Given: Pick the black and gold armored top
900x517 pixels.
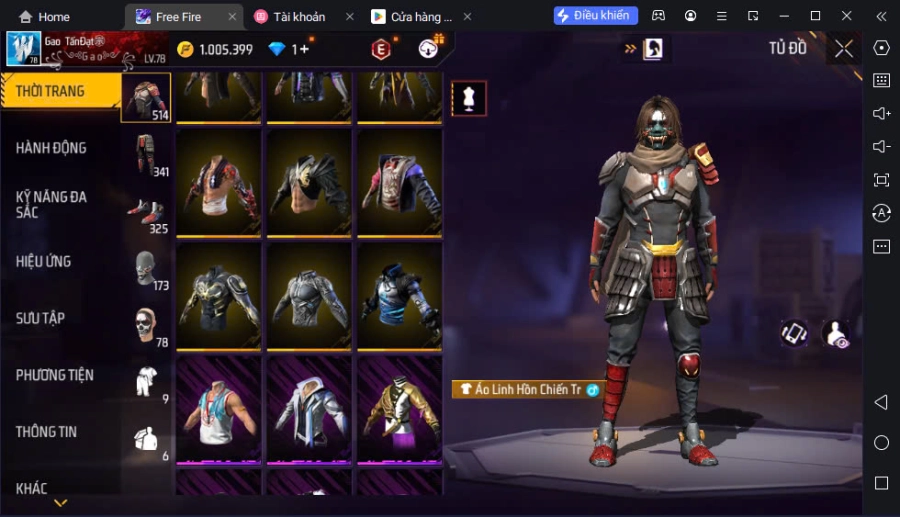Looking at the screenshot, I should pos(218,297).
